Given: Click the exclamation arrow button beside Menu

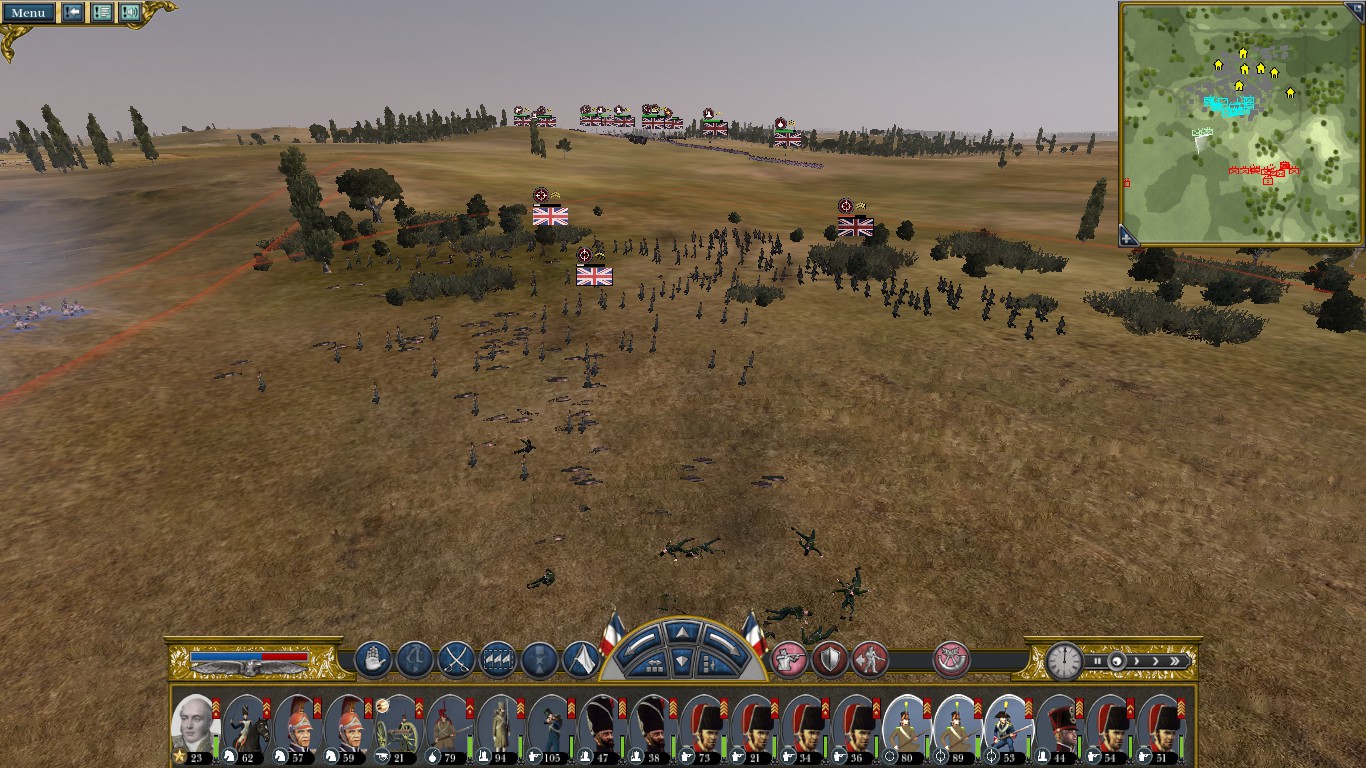Looking at the screenshot, I should tap(73, 13).
